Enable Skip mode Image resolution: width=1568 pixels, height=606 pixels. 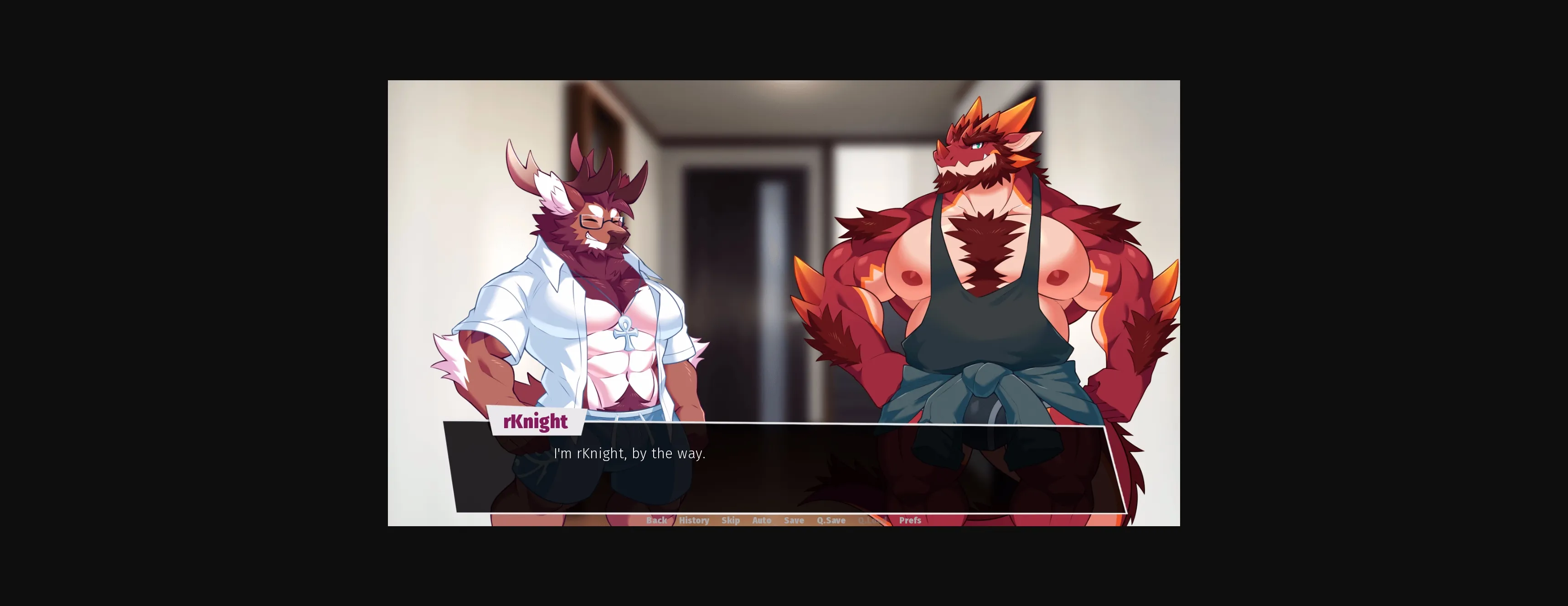coord(731,520)
